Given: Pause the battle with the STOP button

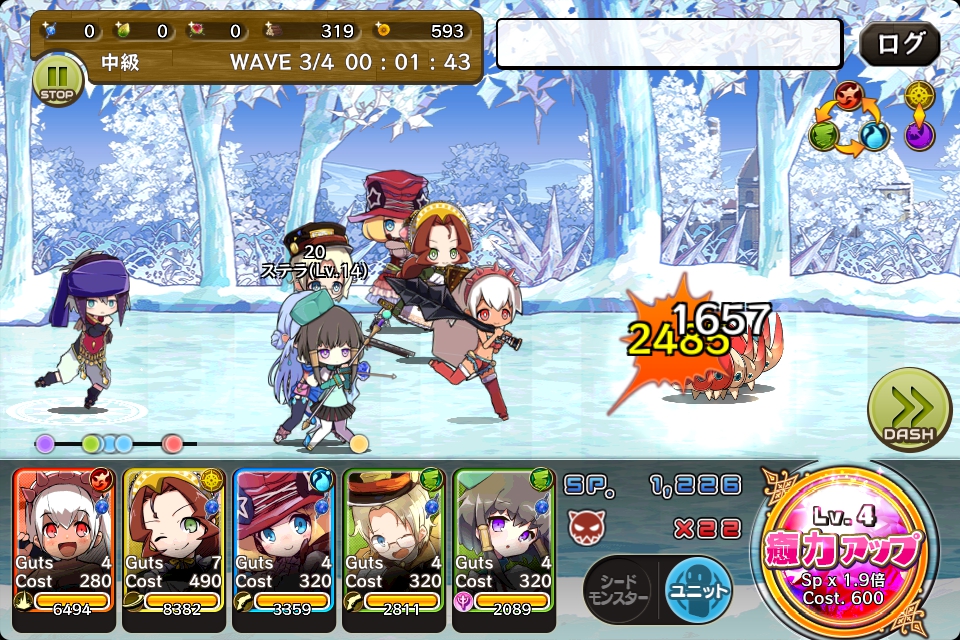Looking at the screenshot, I should pos(58,79).
